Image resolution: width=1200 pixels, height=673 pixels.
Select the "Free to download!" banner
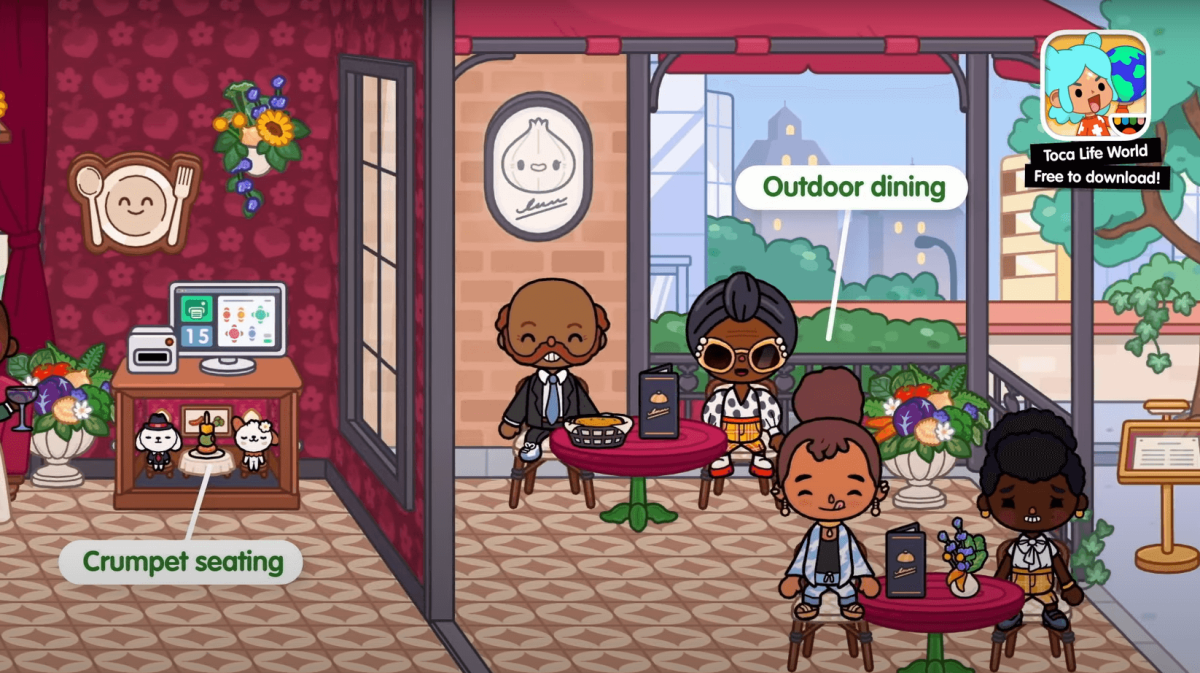(1095, 178)
